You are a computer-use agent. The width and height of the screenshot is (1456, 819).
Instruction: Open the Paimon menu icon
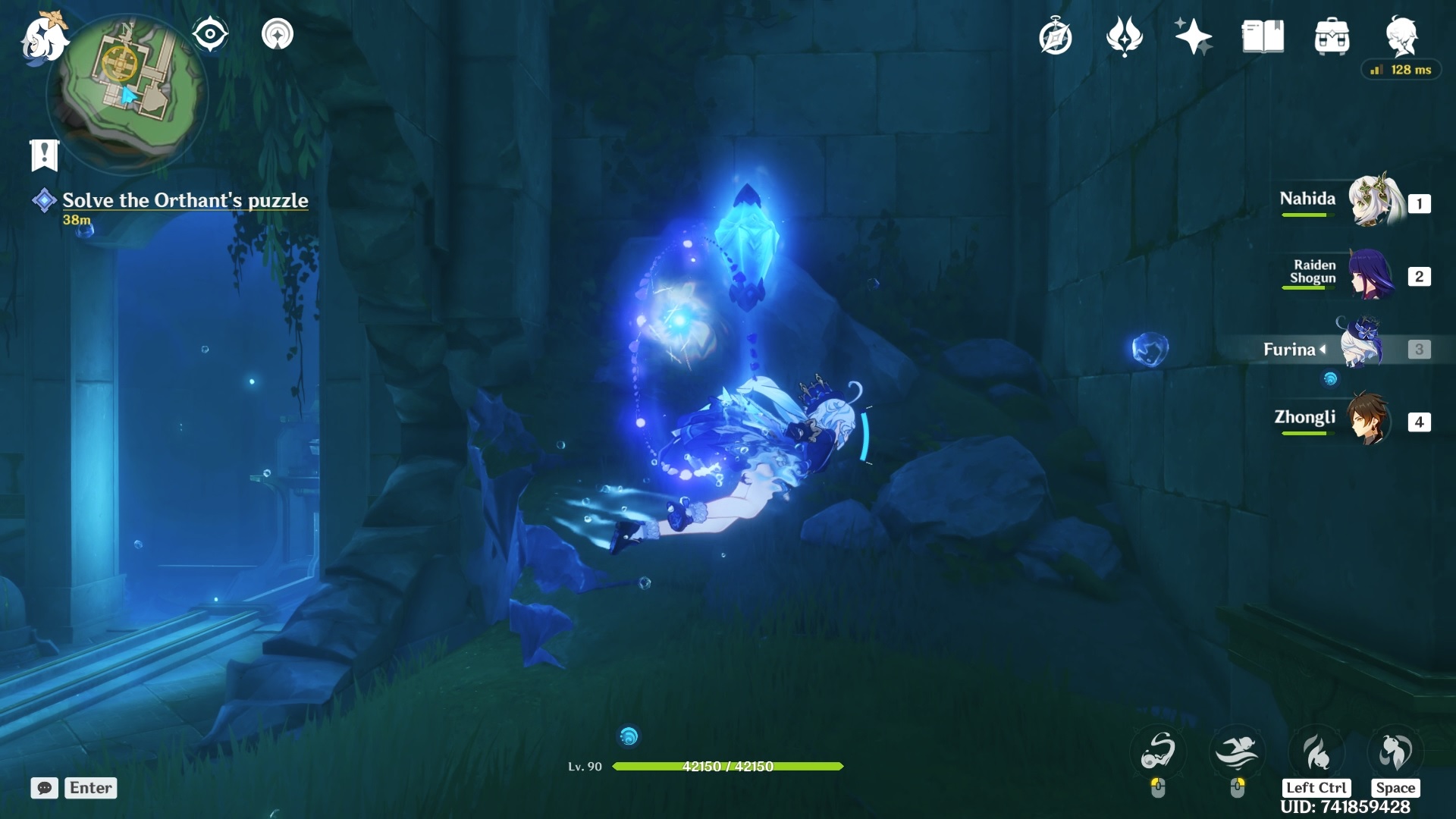[42, 38]
